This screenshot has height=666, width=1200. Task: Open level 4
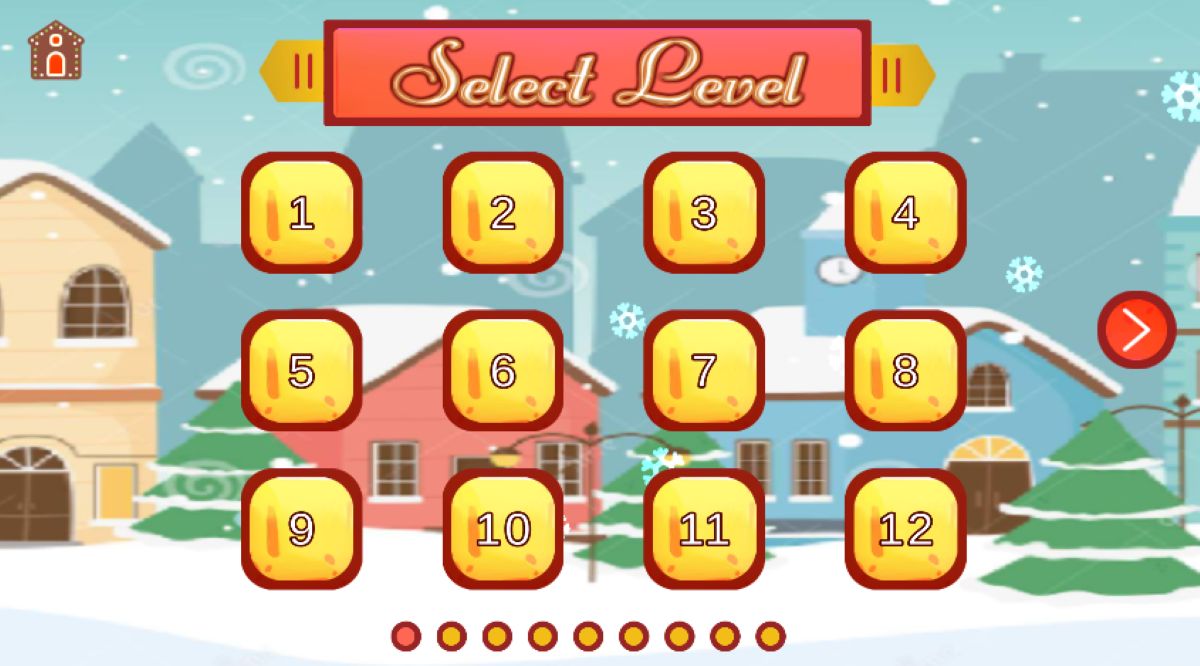pos(905,213)
